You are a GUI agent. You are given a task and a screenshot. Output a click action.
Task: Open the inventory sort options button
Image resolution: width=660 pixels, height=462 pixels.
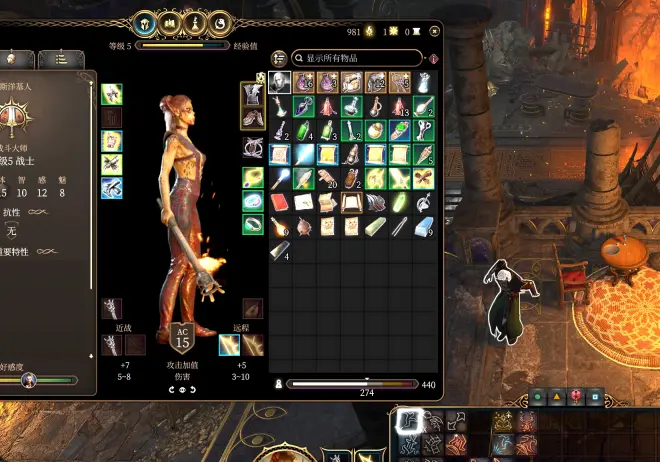click(x=279, y=59)
